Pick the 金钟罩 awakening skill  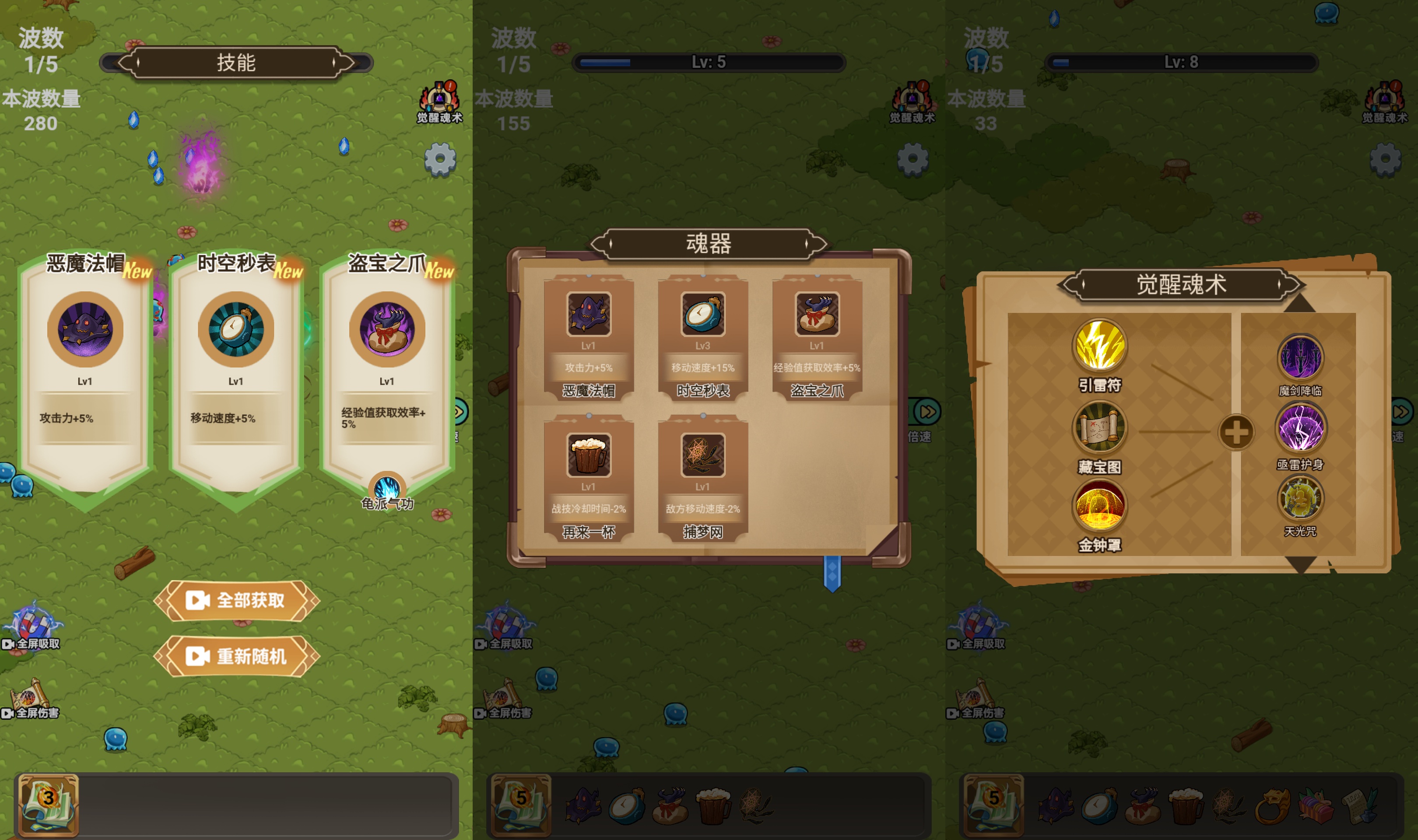click(1099, 507)
